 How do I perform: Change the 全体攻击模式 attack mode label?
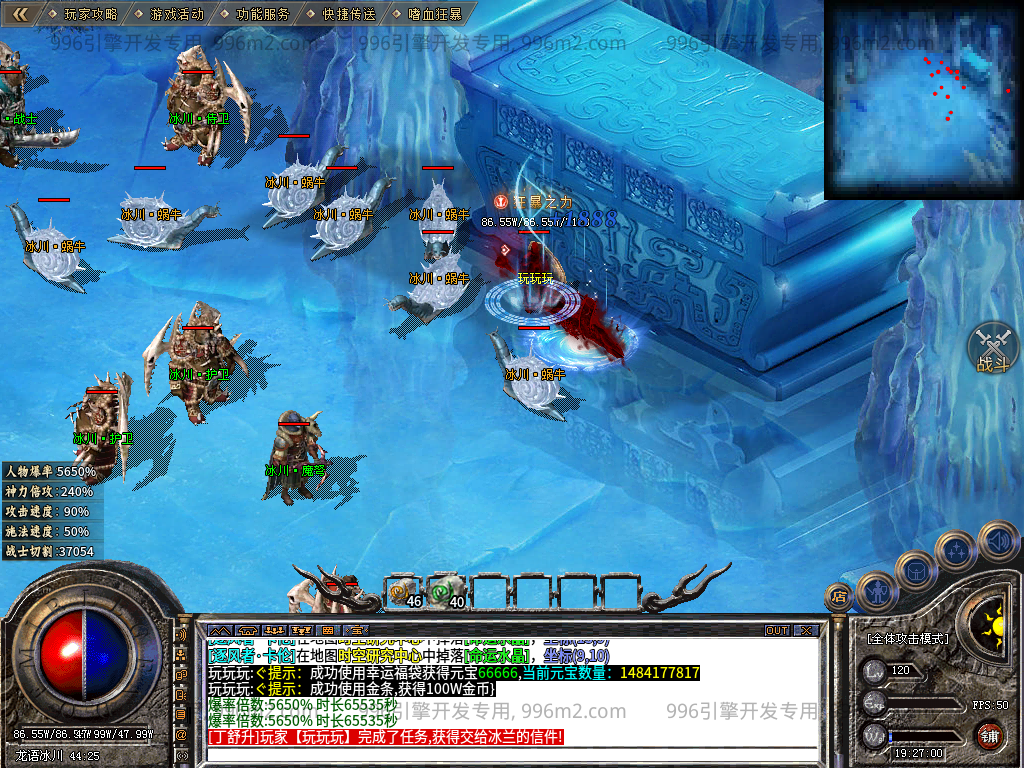[x=908, y=638]
